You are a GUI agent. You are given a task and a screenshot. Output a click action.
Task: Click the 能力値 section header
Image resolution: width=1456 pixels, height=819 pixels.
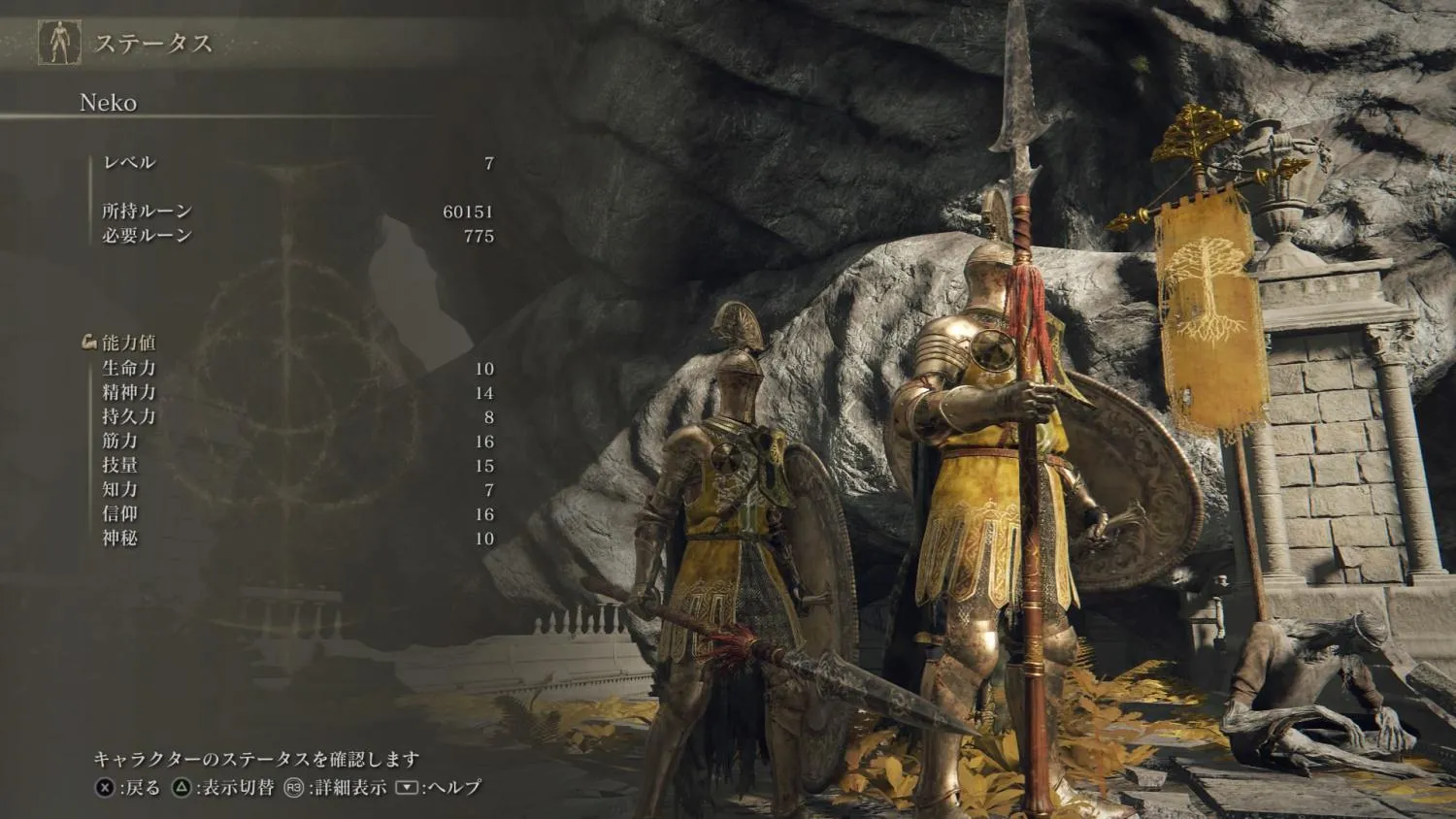click(x=128, y=343)
